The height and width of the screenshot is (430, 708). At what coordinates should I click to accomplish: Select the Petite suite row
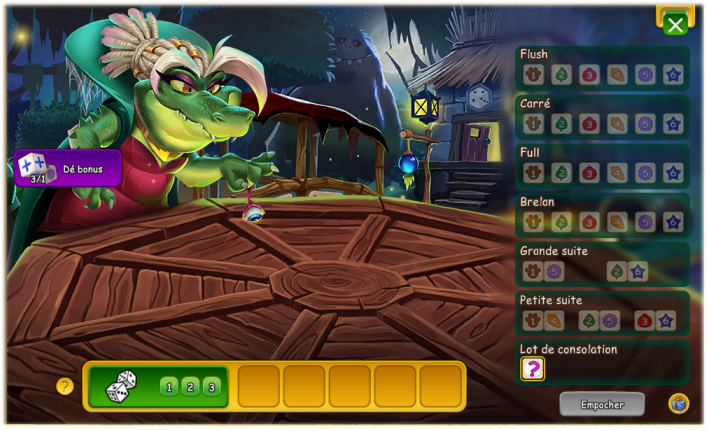tap(602, 311)
